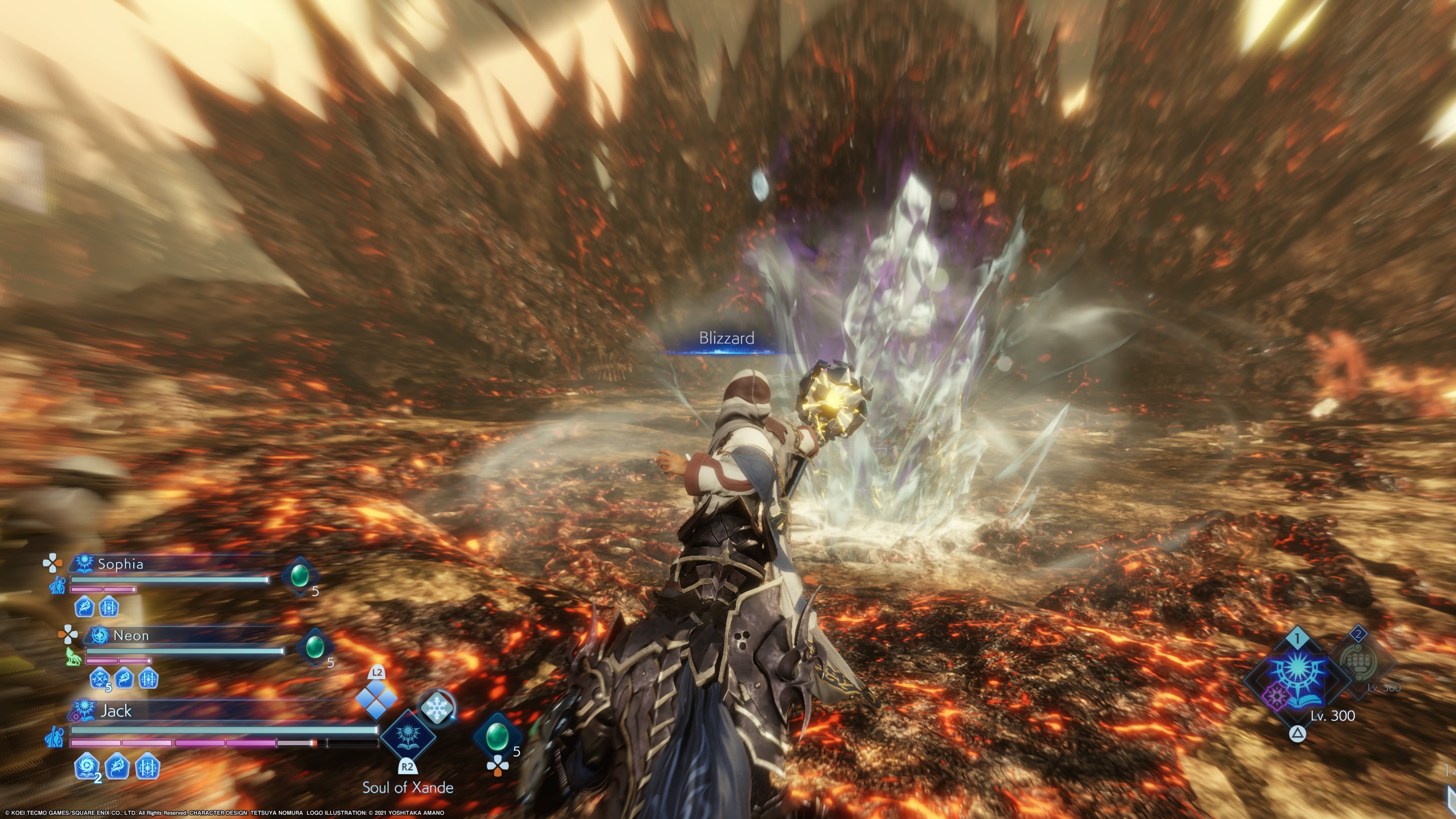Use Jack's green potion
The image size is (1456, 819).
pos(497,736)
